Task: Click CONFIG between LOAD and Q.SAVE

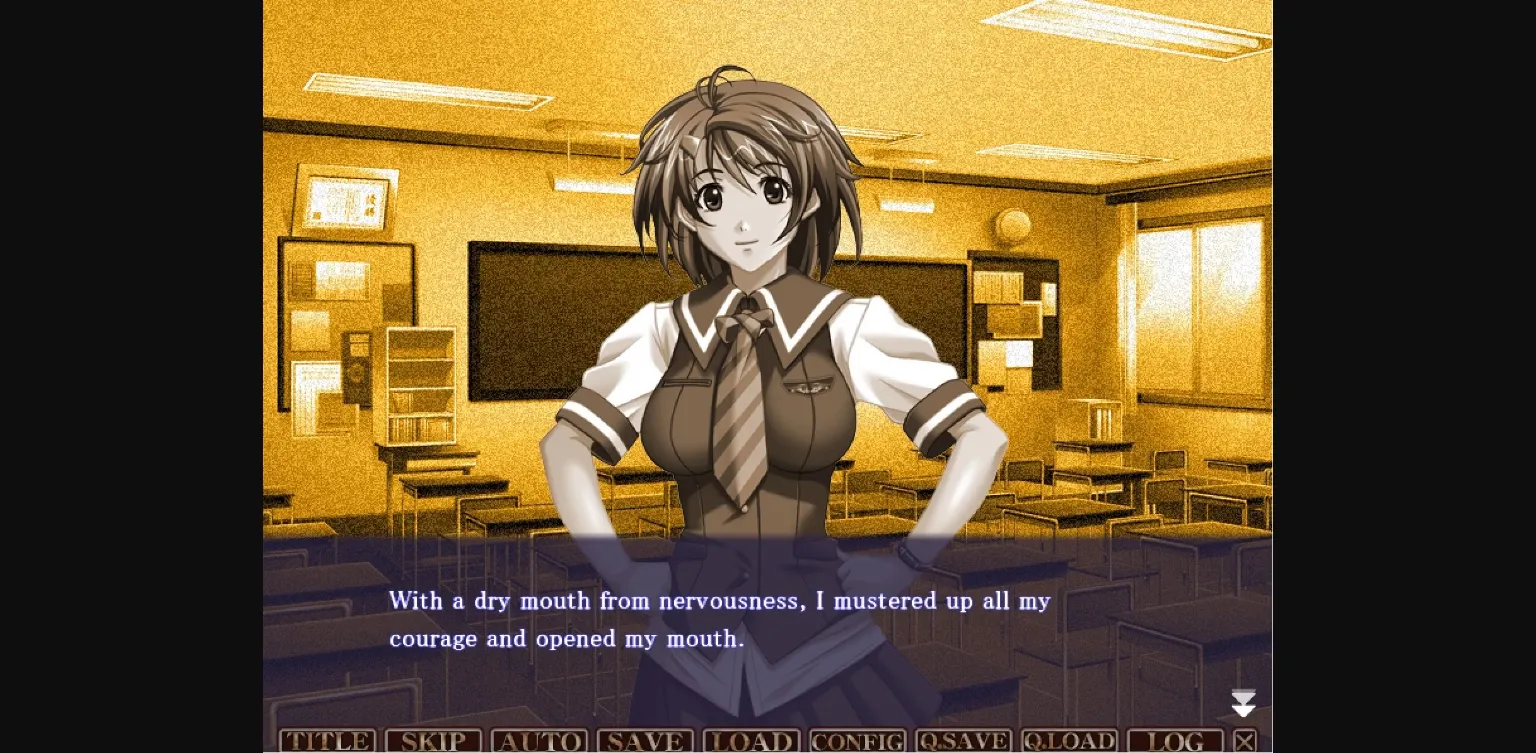Action: (858, 740)
